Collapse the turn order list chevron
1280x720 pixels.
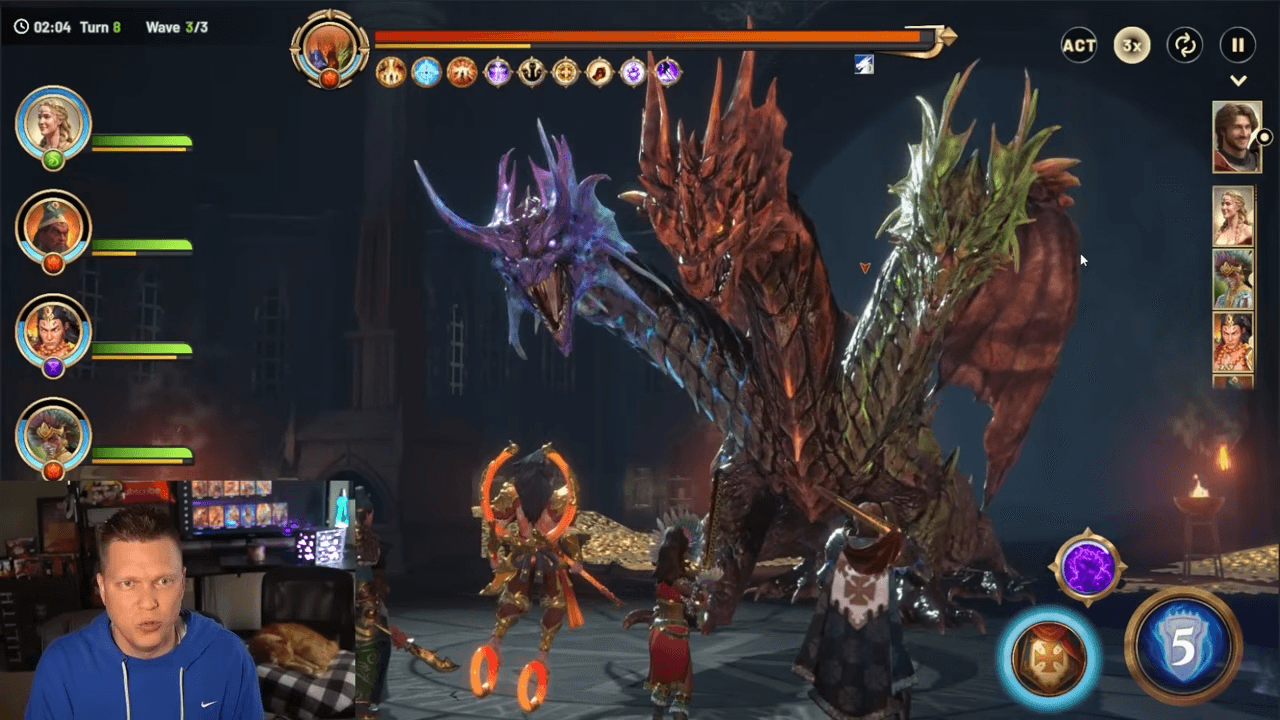pyautogui.click(x=1238, y=81)
